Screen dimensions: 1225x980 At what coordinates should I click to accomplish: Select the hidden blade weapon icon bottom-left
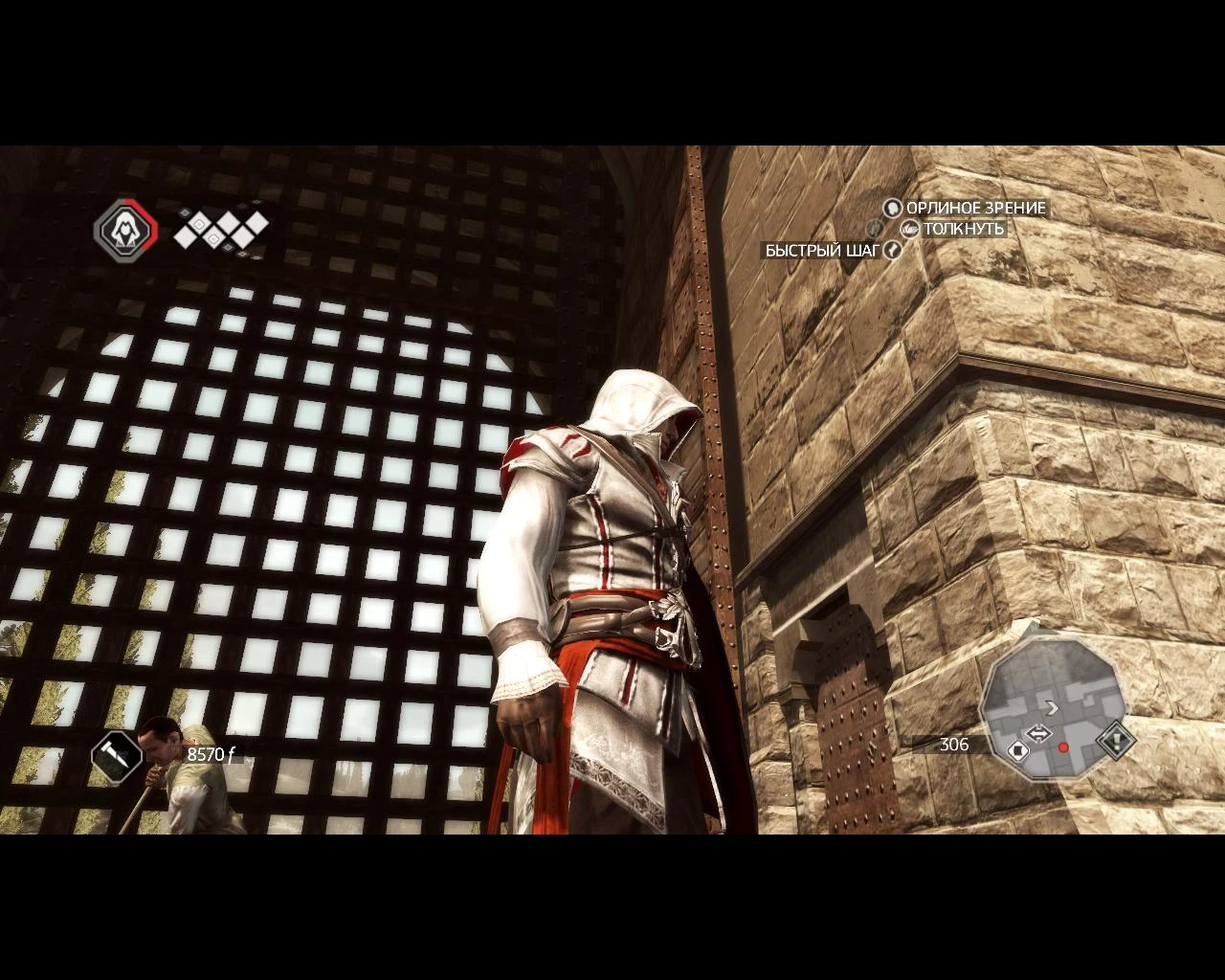pyautogui.click(x=117, y=757)
